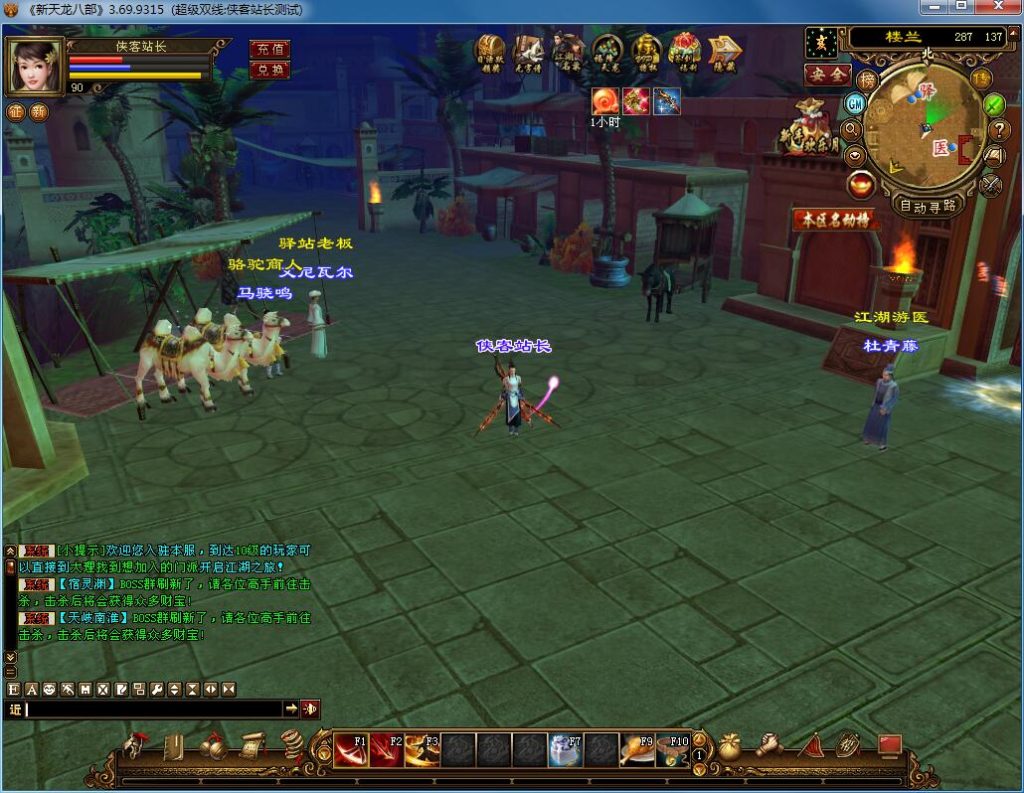Contact support via the blue GM icon

tap(855, 103)
